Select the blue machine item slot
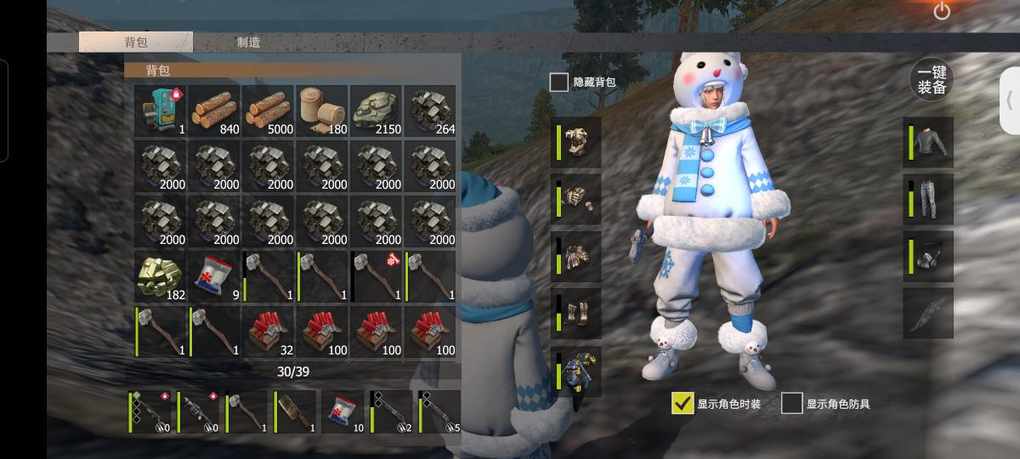1020x459 pixels. click(x=161, y=110)
